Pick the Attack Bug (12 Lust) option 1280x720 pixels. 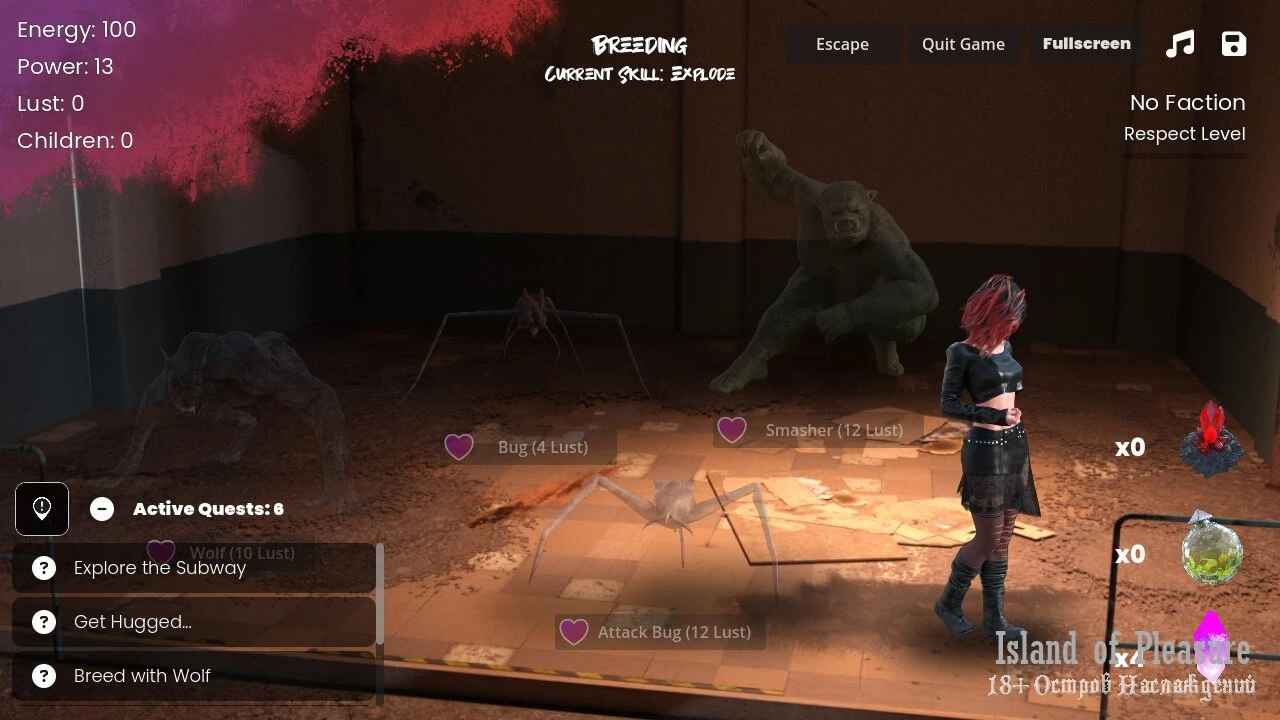(x=660, y=632)
